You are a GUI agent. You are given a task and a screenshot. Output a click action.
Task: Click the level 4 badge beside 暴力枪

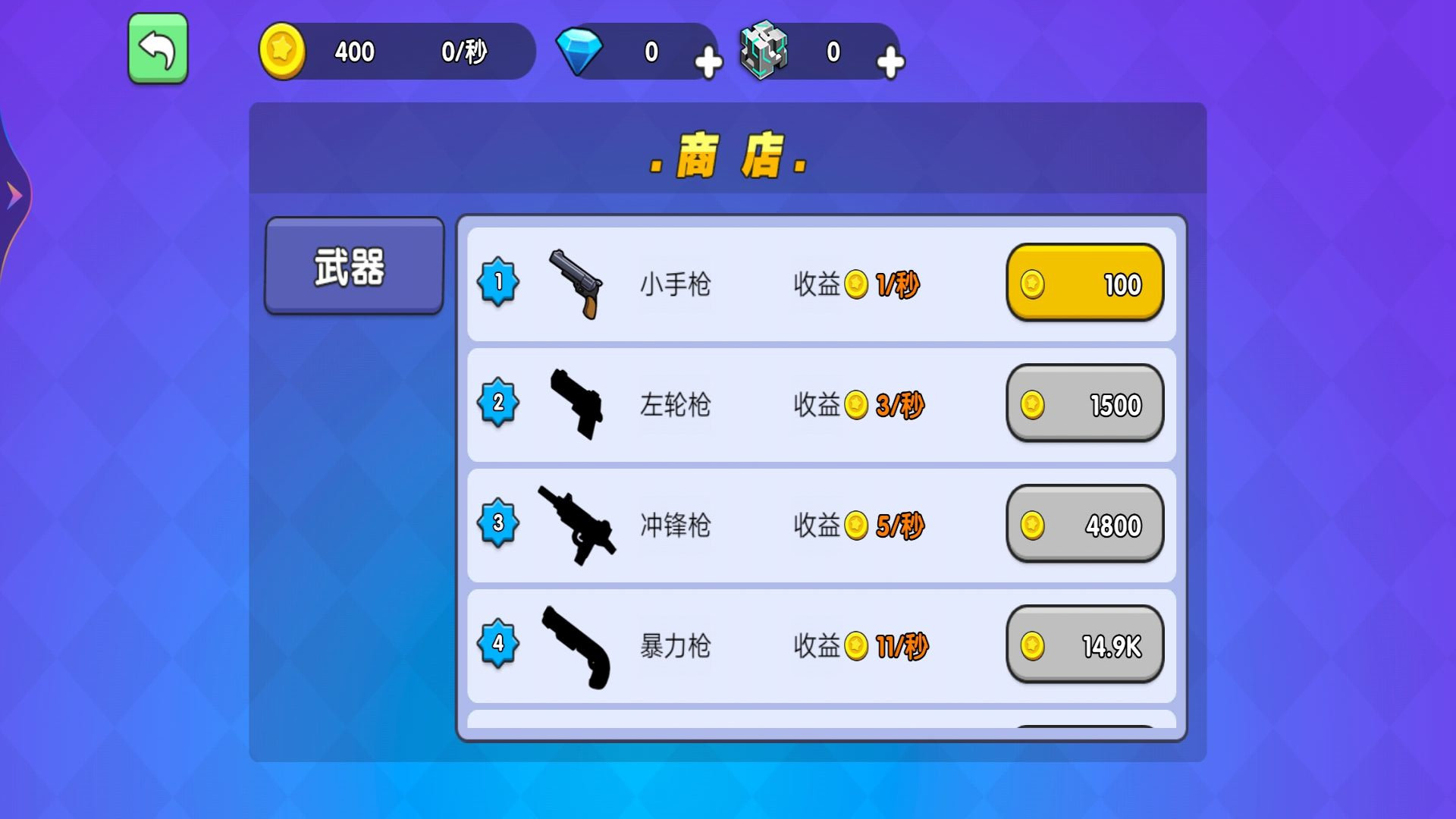(498, 645)
